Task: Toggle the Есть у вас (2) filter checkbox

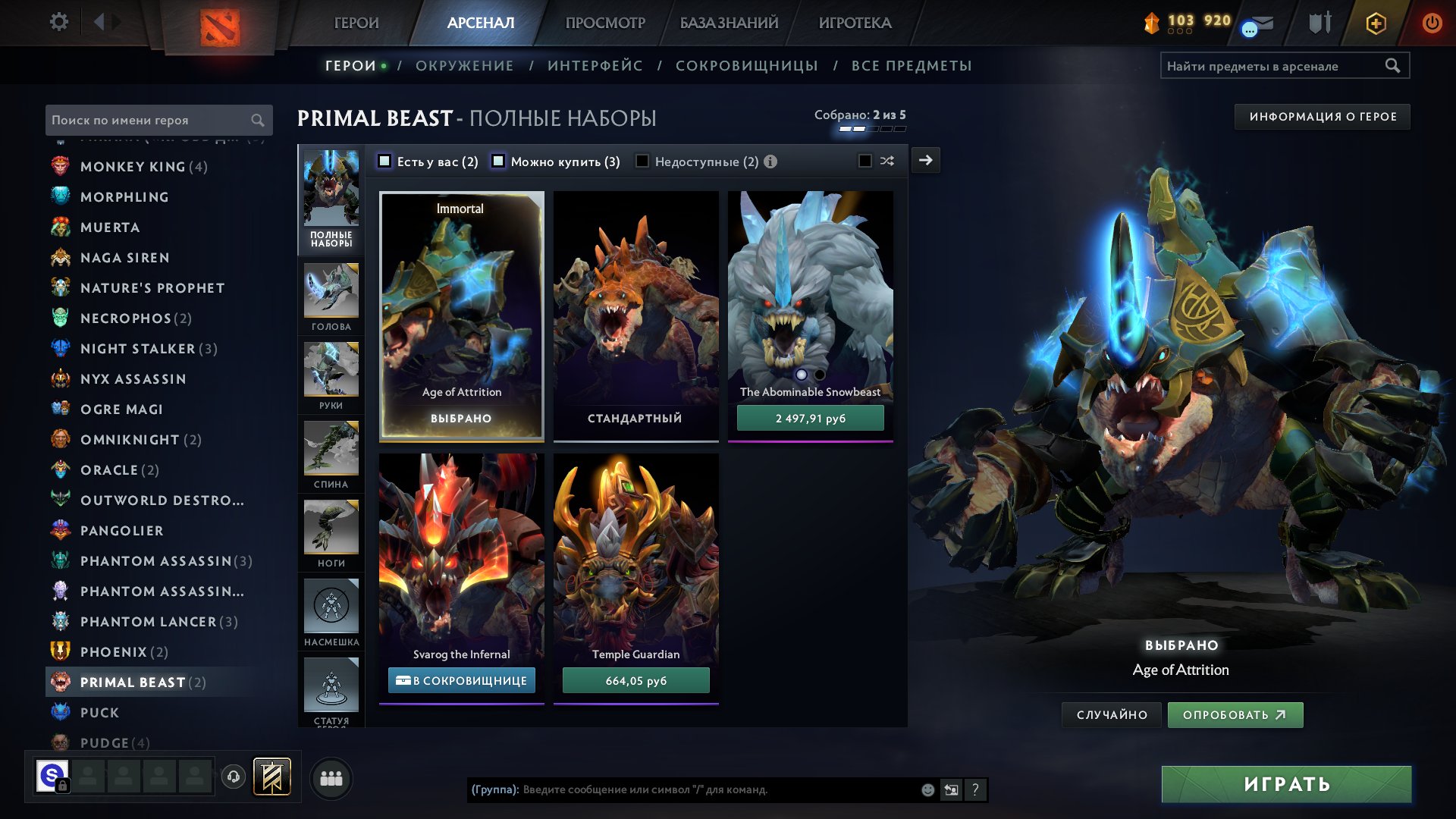Action: coord(387,161)
